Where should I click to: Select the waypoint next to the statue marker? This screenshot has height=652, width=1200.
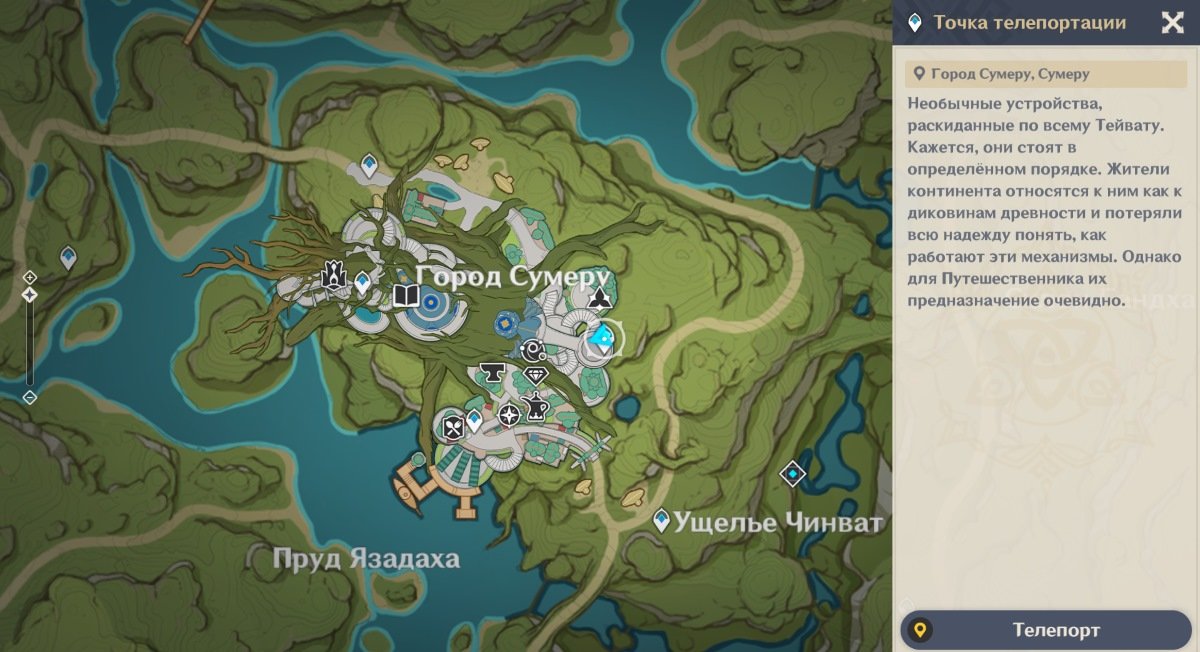pyautogui.click(x=362, y=281)
